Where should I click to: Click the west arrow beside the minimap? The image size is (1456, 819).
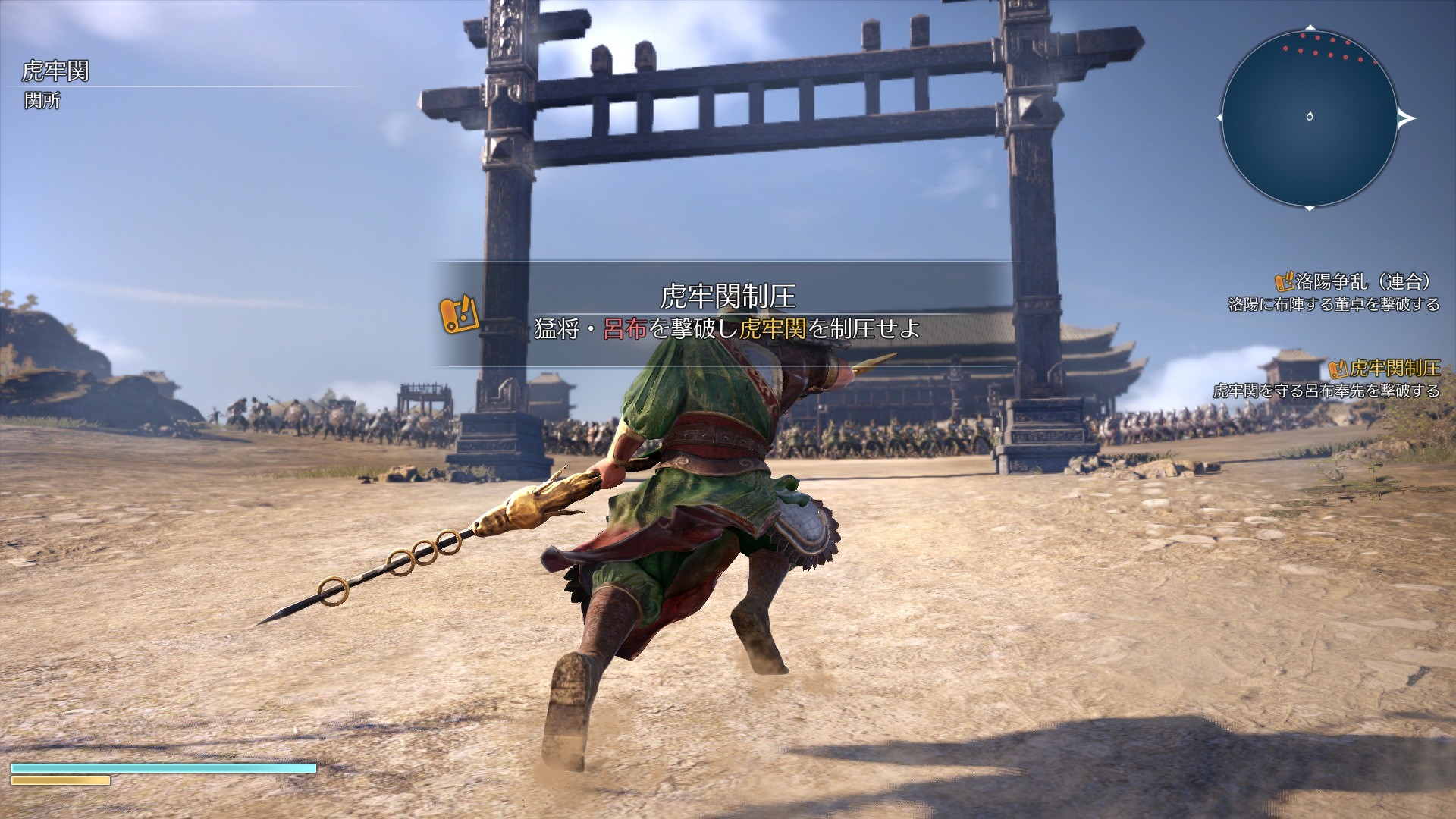(x=1219, y=117)
